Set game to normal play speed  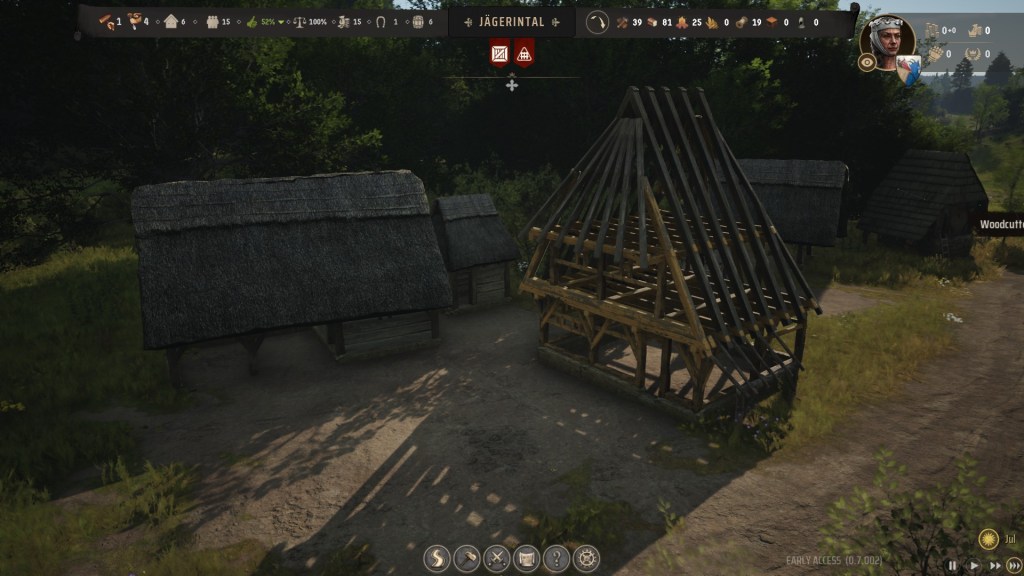974,565
